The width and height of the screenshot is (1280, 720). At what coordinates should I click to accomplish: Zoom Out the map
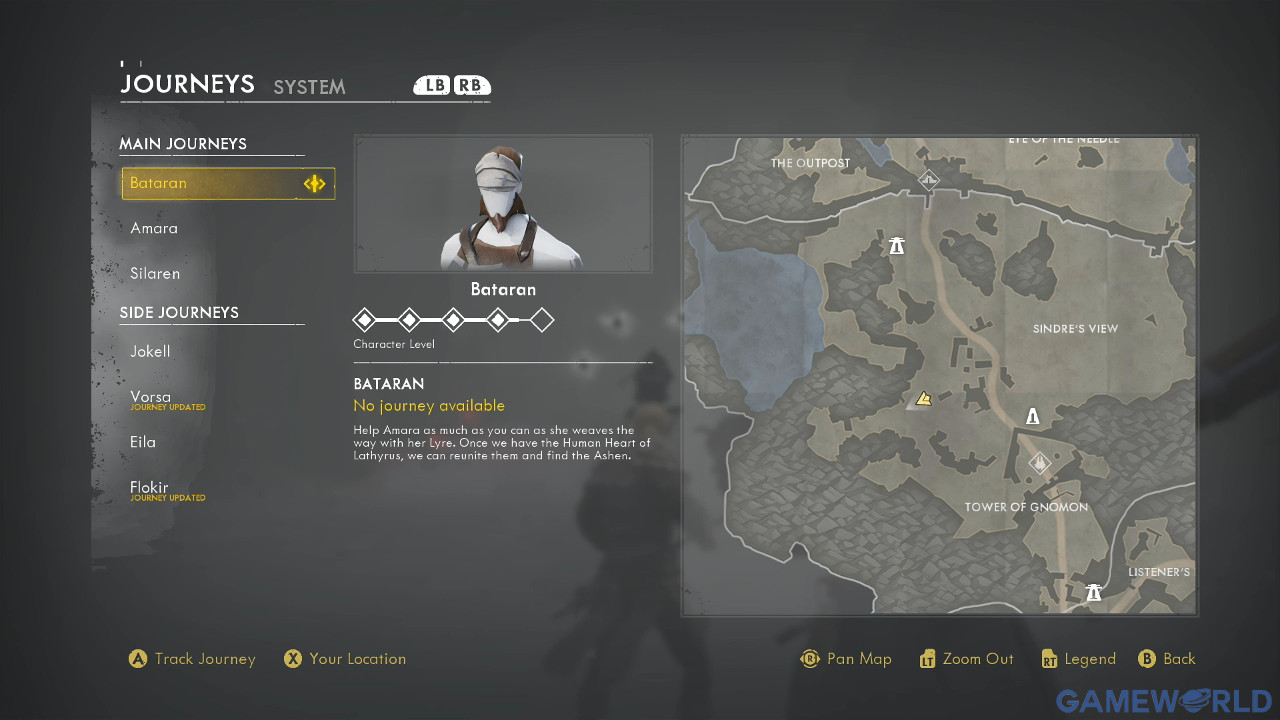click(x=966, y=659)
